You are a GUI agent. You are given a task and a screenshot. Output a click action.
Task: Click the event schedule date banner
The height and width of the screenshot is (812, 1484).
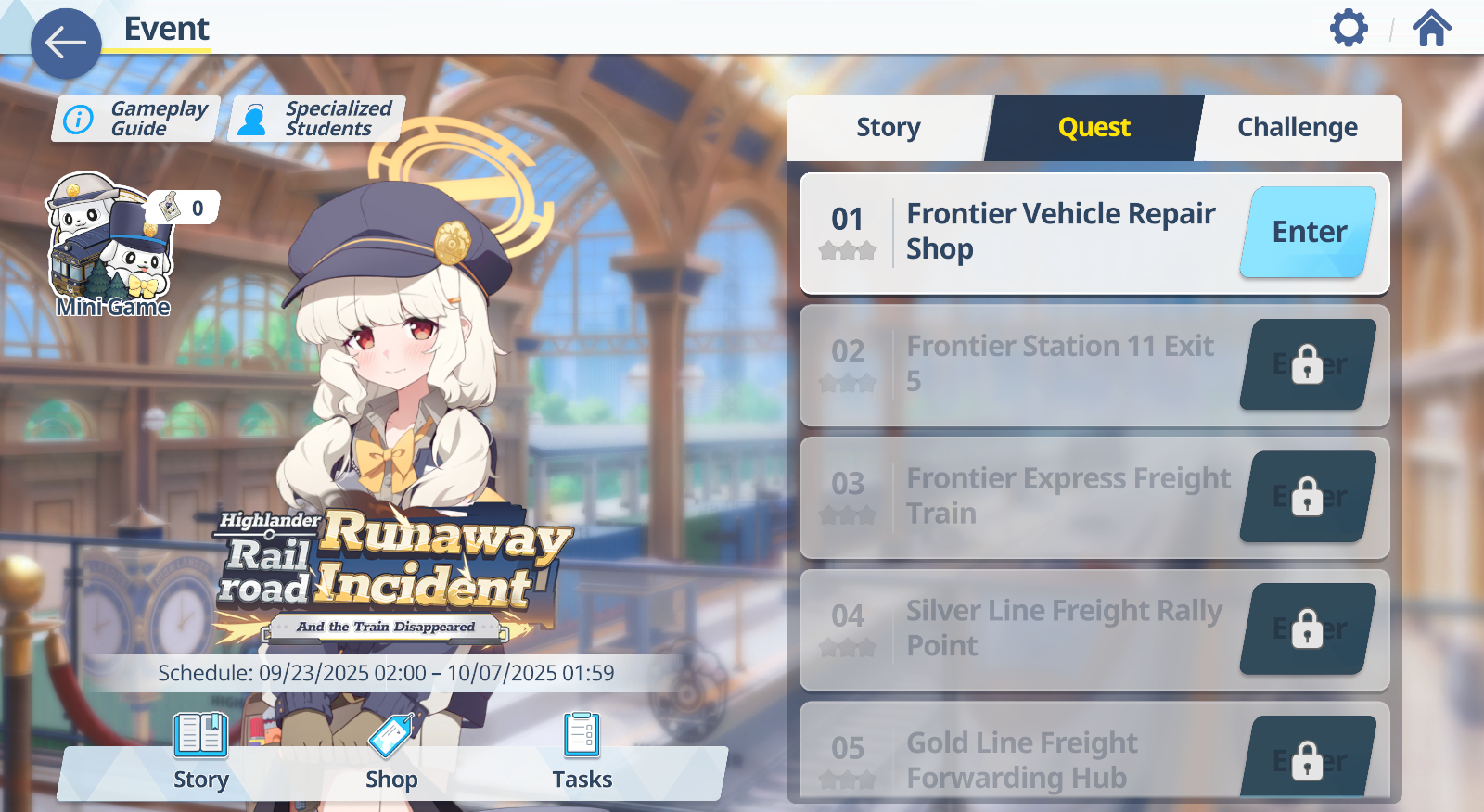[388, 674]
